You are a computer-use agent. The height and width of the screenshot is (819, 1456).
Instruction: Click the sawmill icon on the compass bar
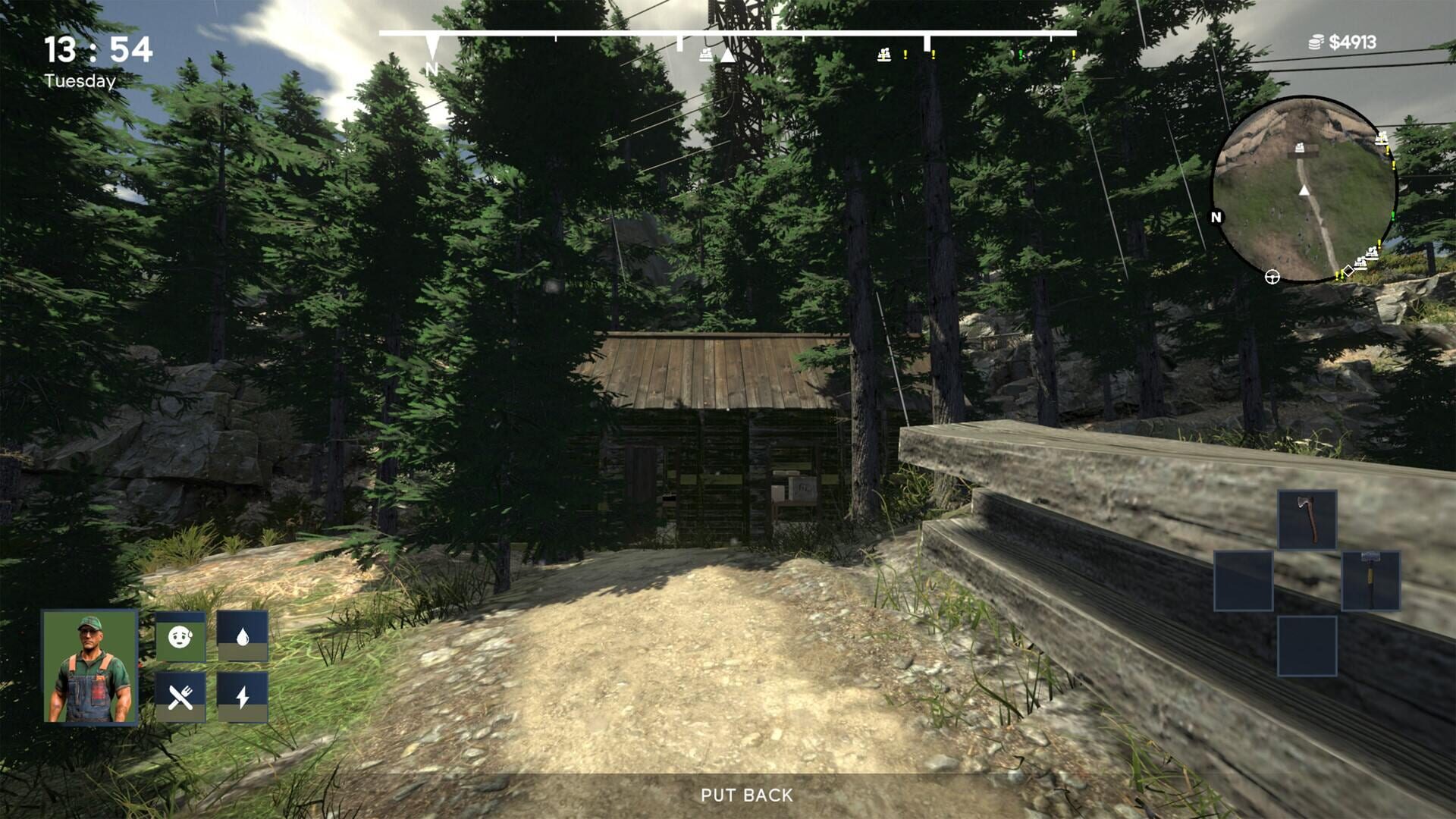pos(705,55)
